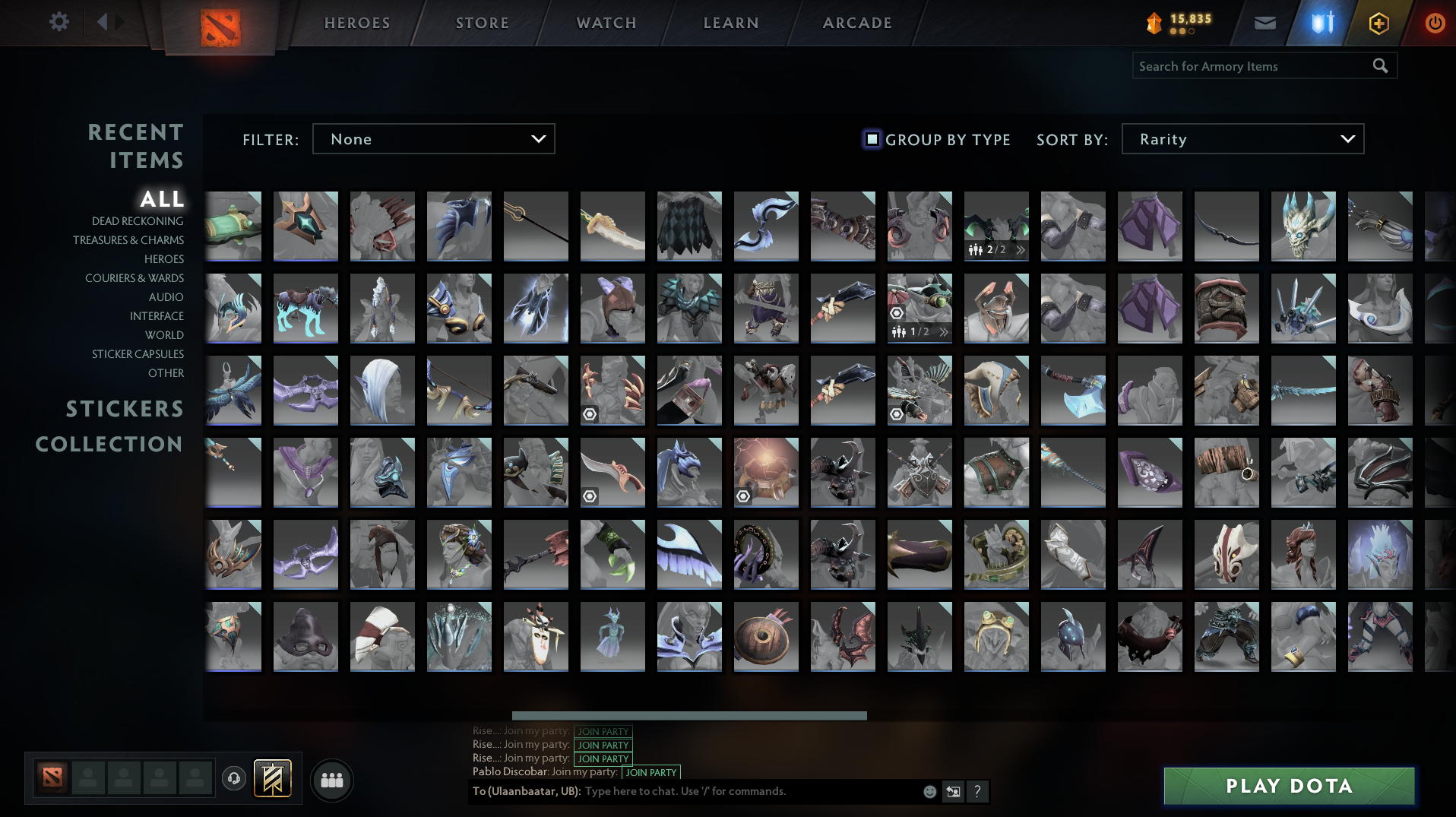Image resolution: width=1456 pixels, height=817 pixels.
Task: Open Dota Plus via the gold hexagon icon
Action: click(1378, 23)
